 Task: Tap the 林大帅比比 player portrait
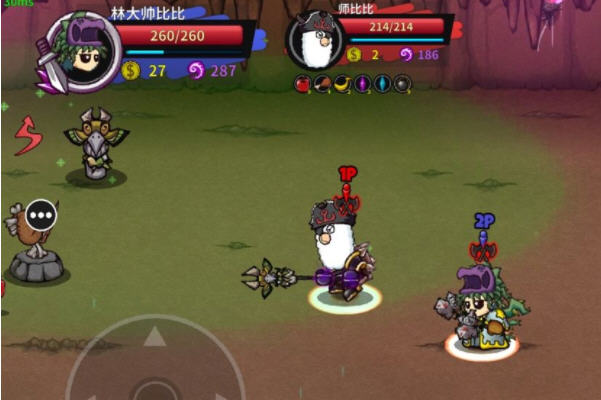tap(77, 51)
